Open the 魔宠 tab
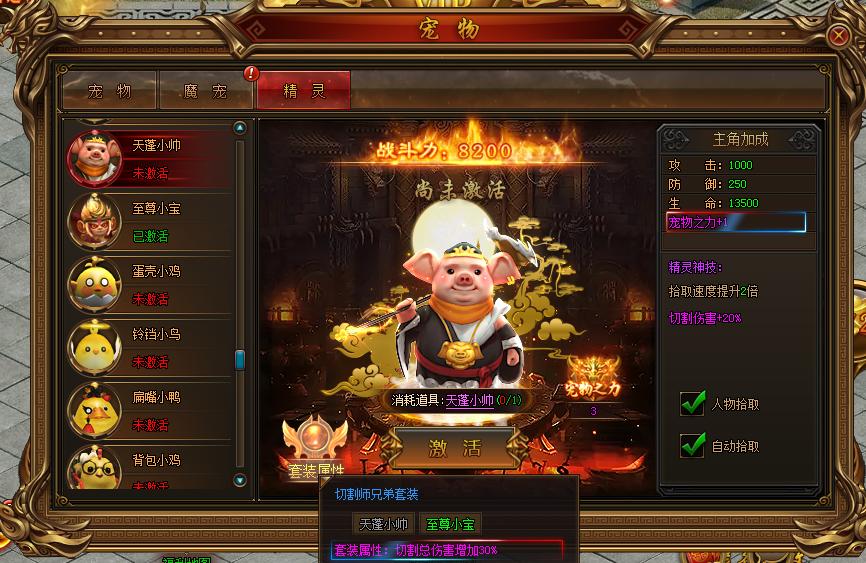The height and width of the screenshot is (563, 866). click(206, 91)
